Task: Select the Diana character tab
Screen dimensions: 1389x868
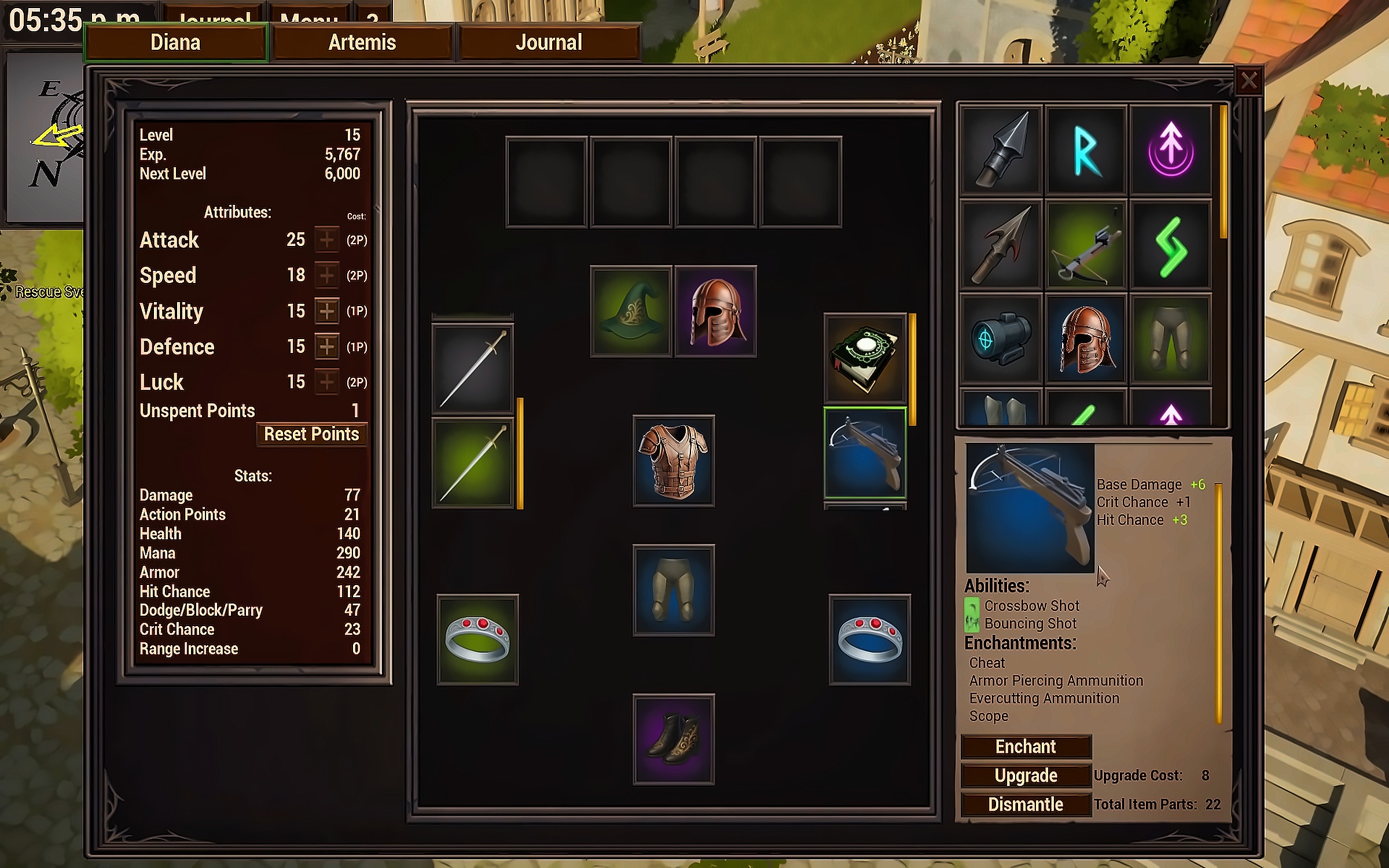Action: pos(175,42)
